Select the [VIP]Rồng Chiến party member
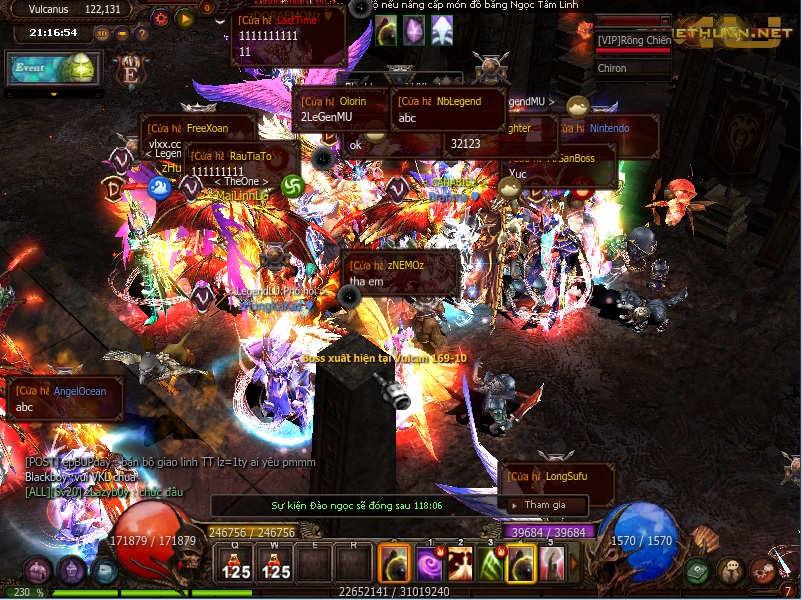The width and height of the screenshot is (802, 600). tap(634, 40)
